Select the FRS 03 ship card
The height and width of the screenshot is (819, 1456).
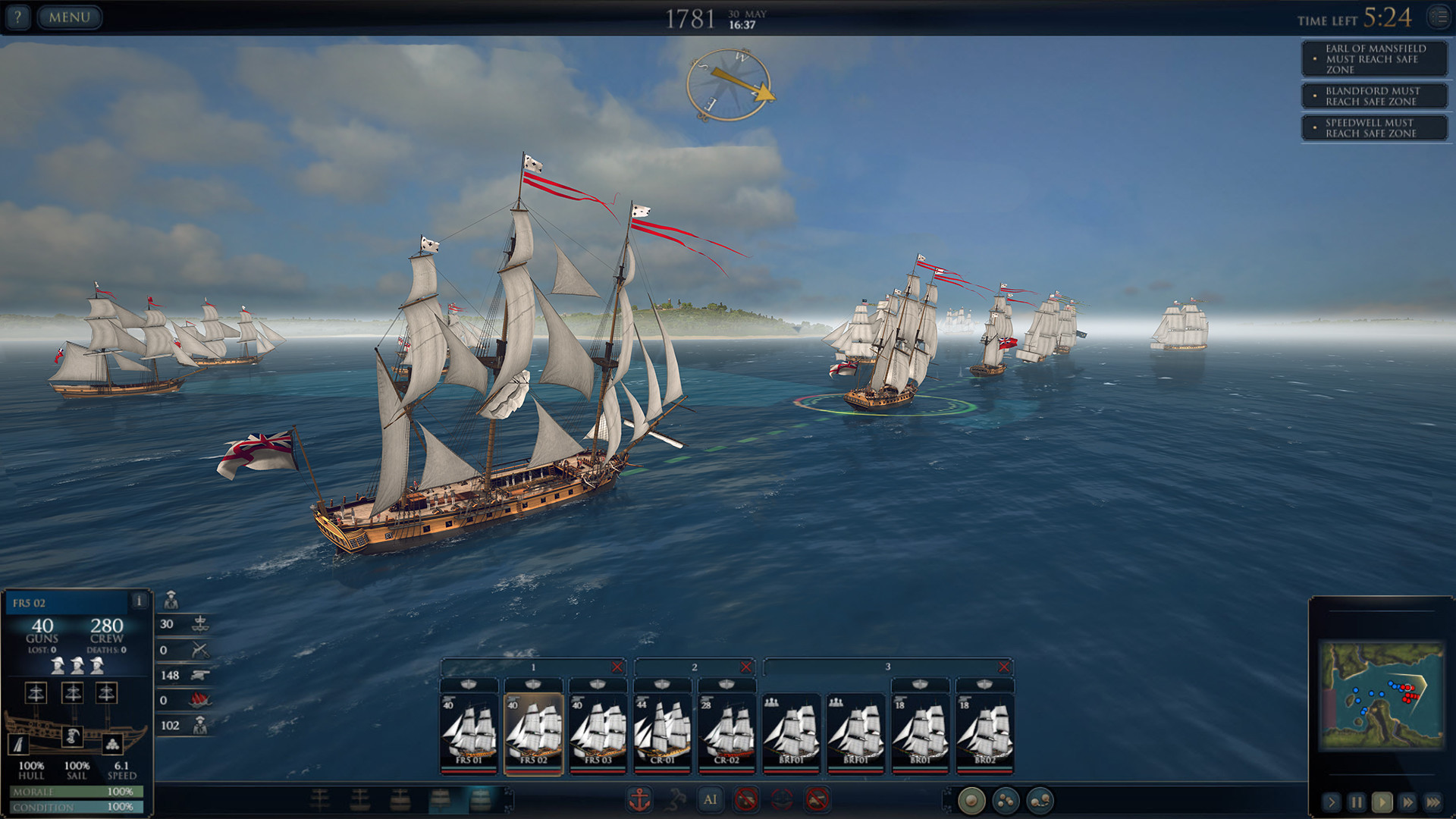[x=598, y=732]
